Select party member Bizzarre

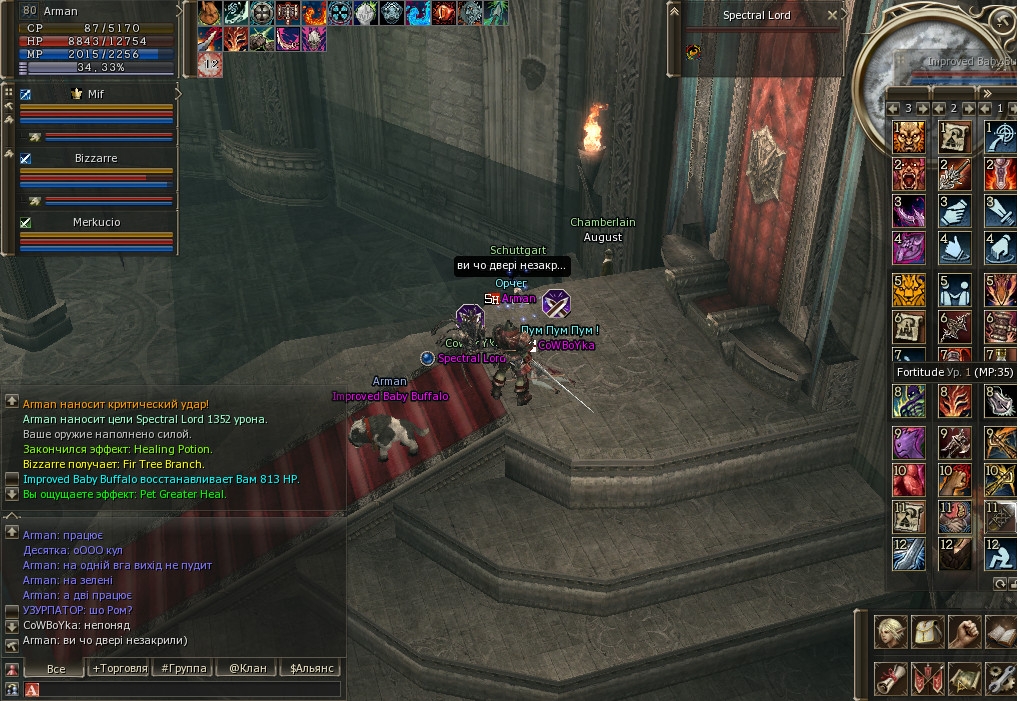point(96,159)
